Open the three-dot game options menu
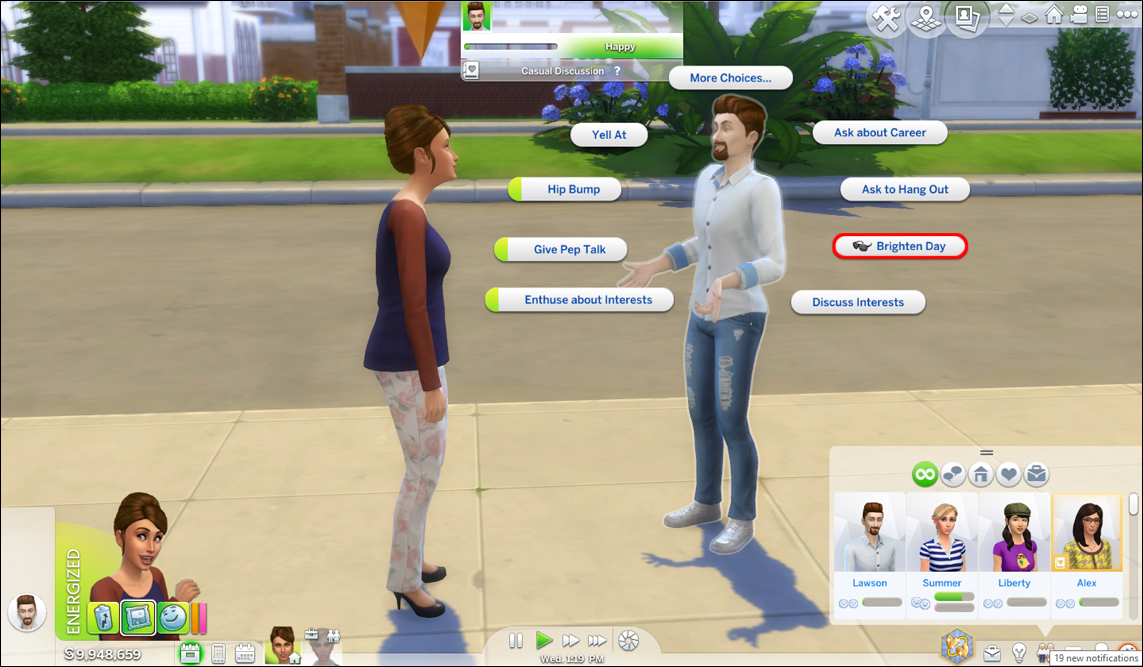 [1128, 15]
